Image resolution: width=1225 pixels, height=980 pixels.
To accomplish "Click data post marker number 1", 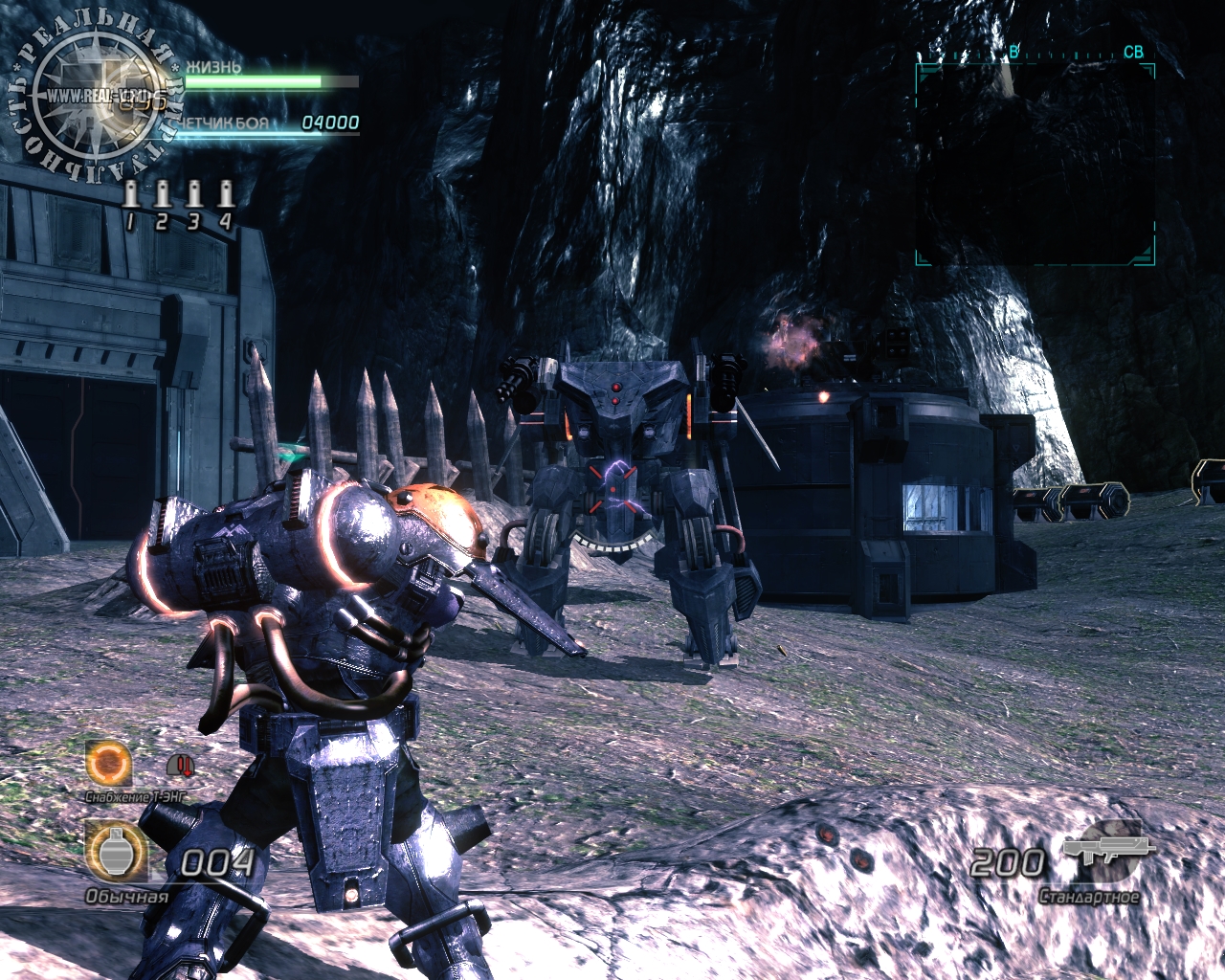I will [x=131, y=195].
